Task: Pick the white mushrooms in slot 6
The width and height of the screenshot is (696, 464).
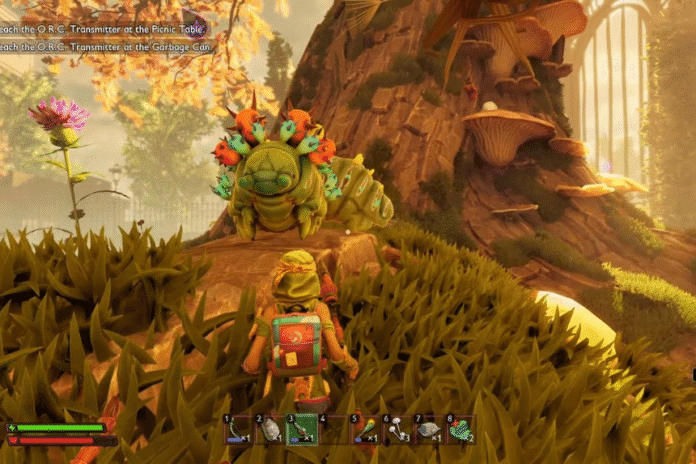Action: [397, 430]
